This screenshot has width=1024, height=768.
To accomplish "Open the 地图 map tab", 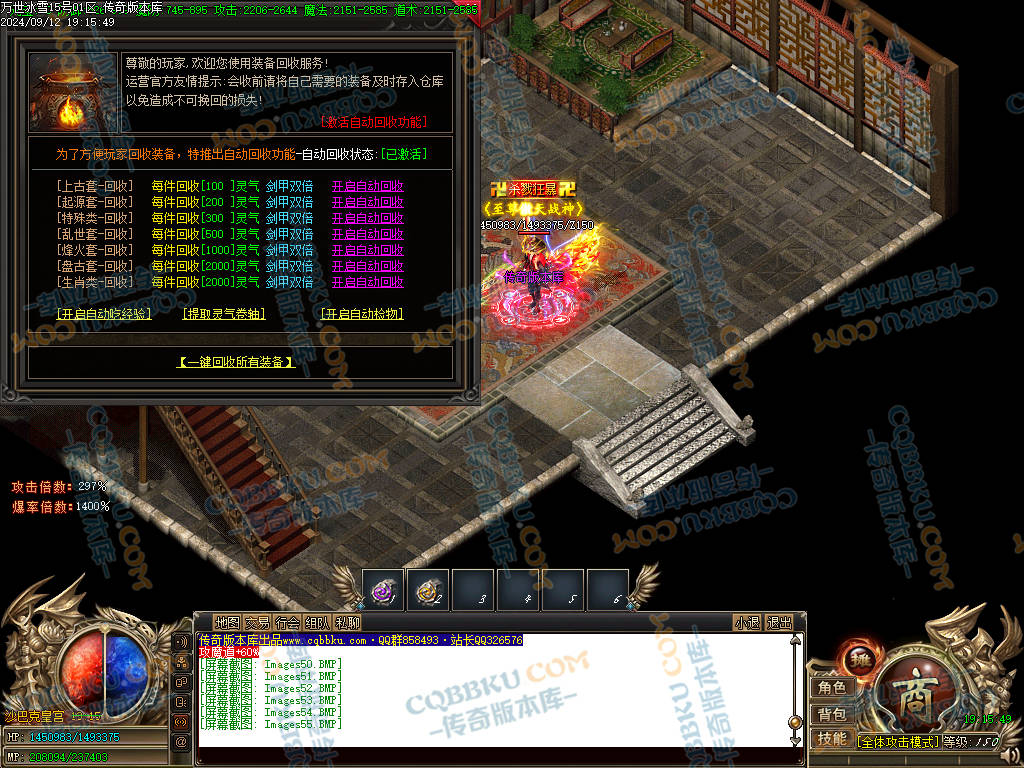I will point(228,622).
